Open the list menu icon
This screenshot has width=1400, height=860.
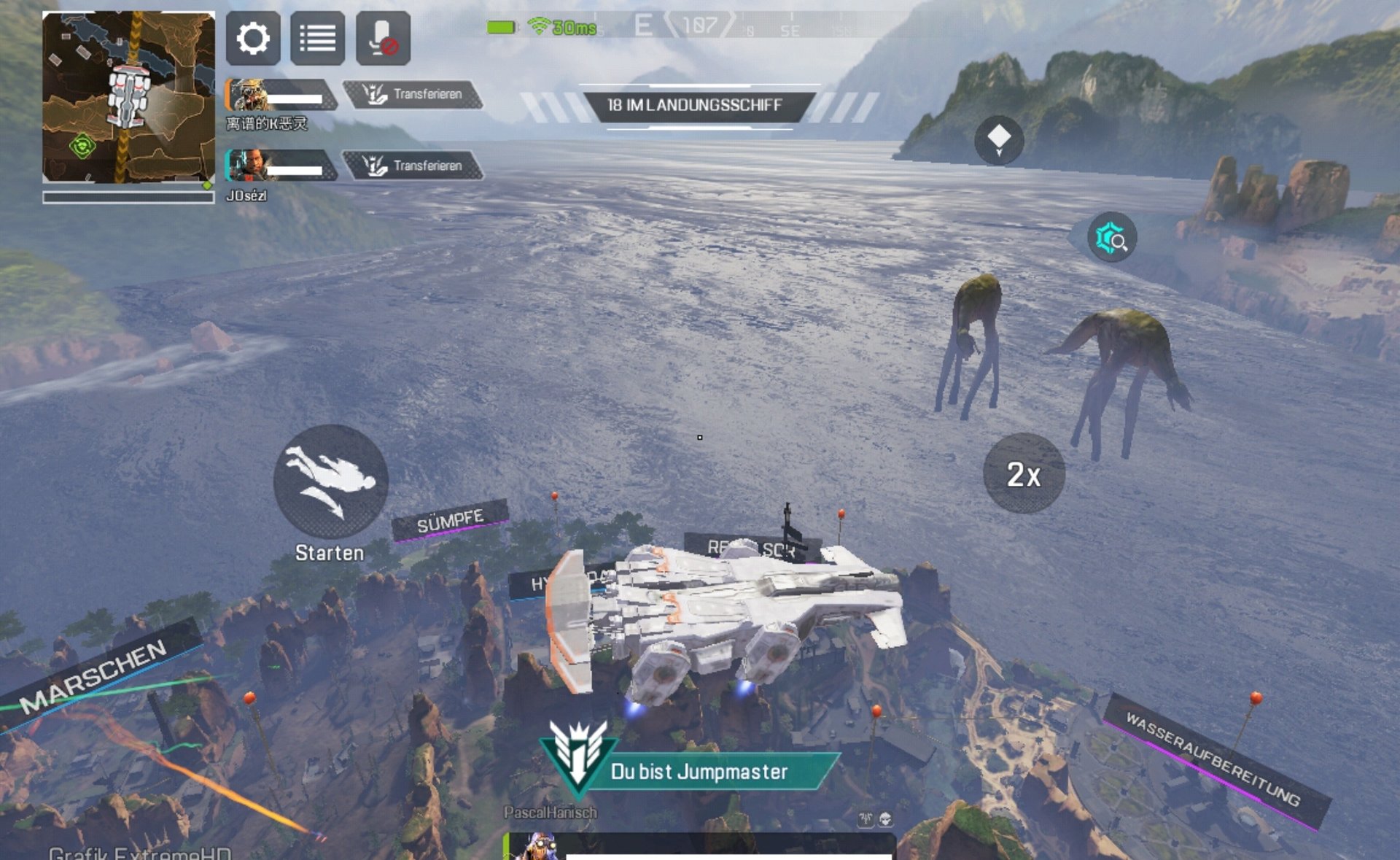(x=318, y=38)
